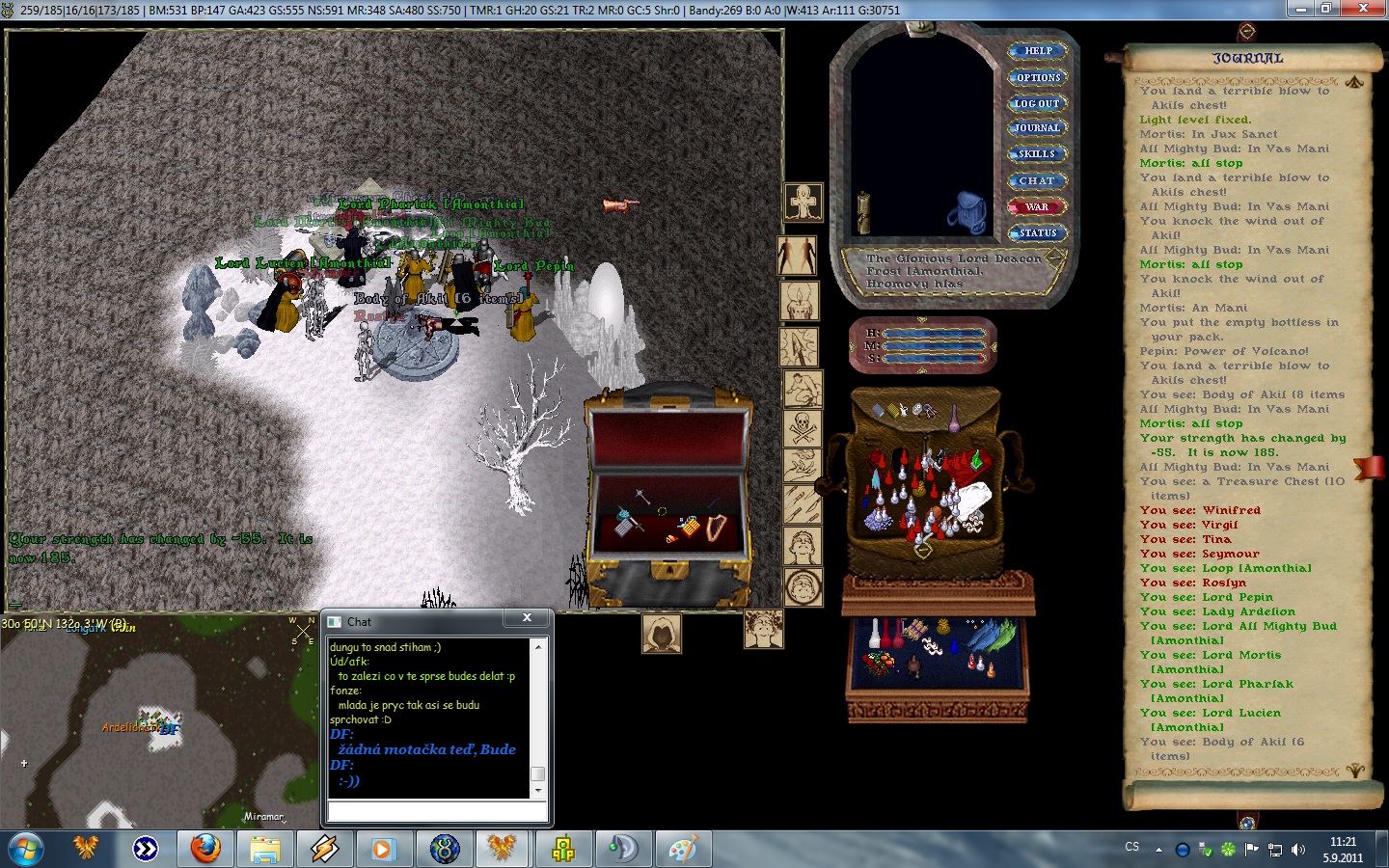Click the paperdoll Chat button
The image size is (1389, 868).
tap(1037, 180)
